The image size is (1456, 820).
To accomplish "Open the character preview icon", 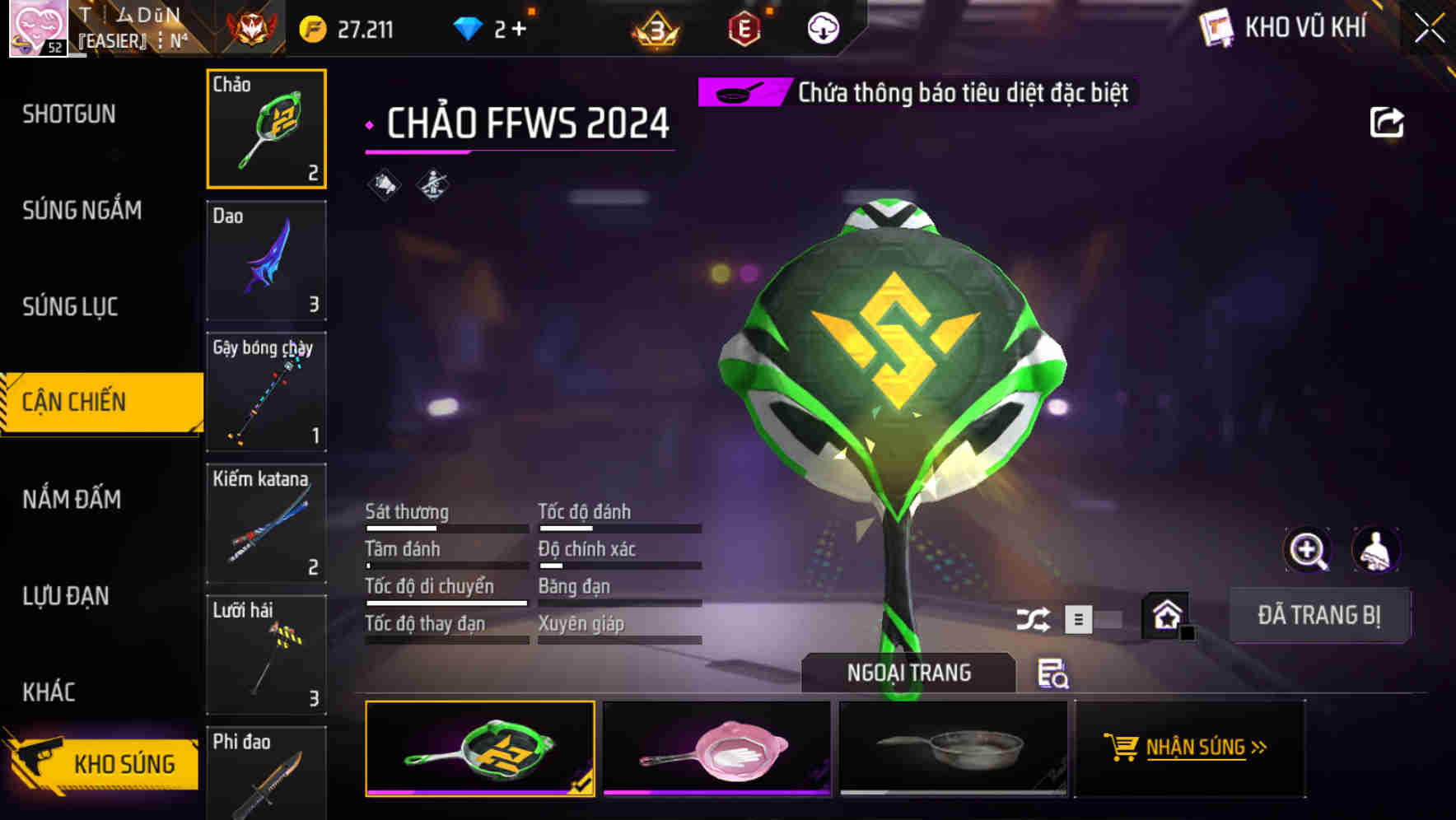I will 1374,550.
